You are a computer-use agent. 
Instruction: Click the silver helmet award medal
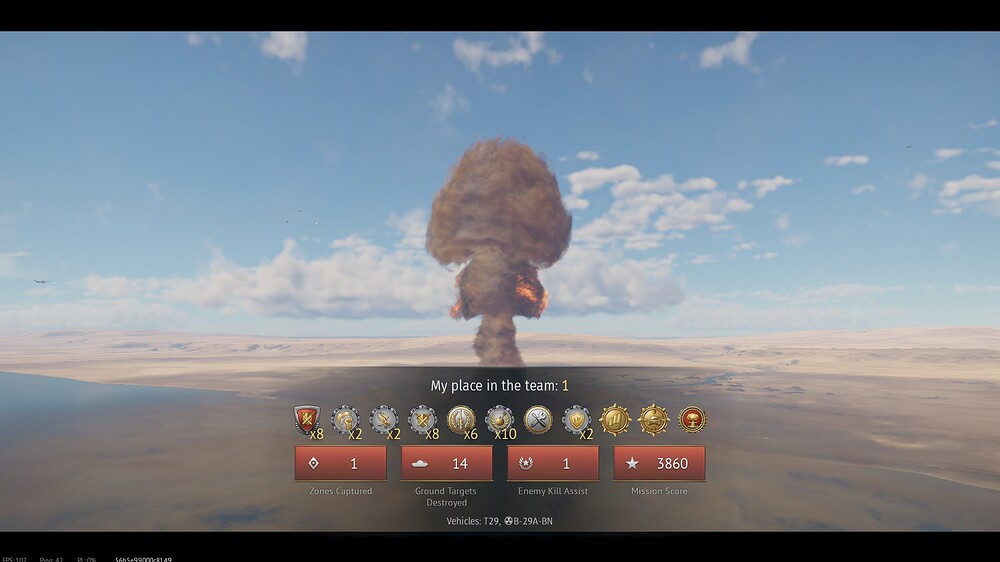345,419
